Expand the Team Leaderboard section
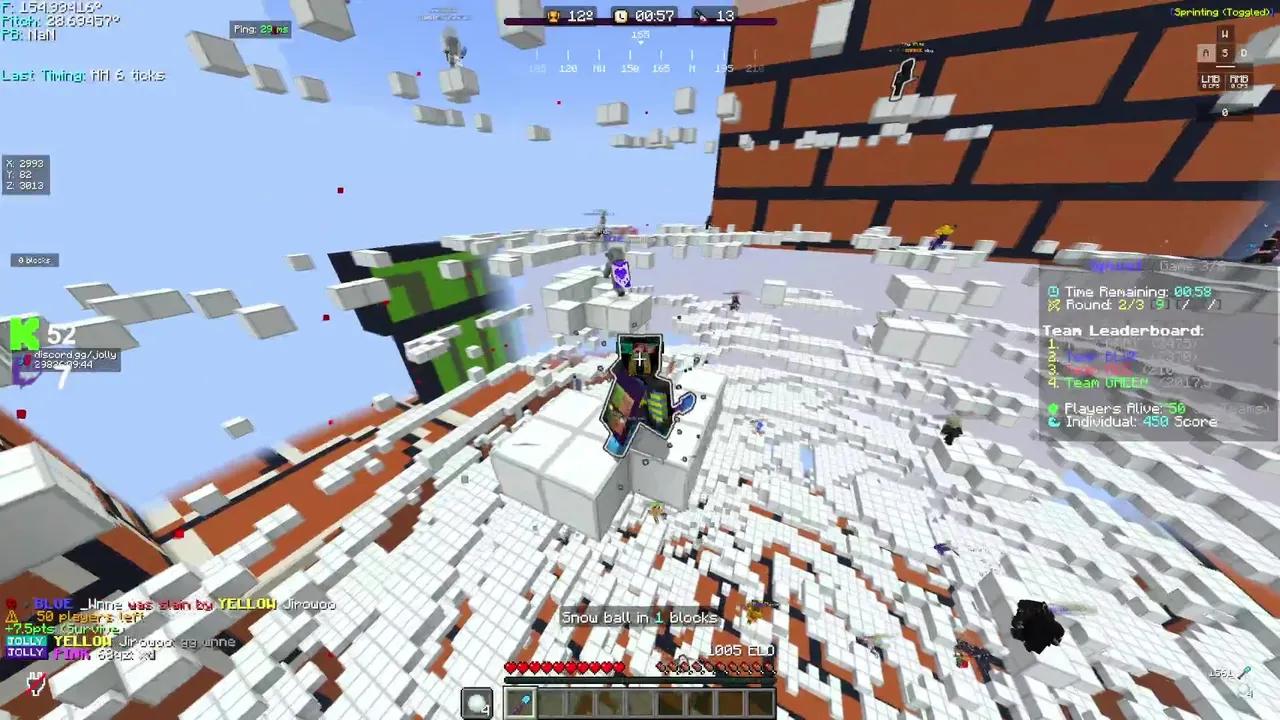Screen dimensions: 1280x720 point(1123,330)
